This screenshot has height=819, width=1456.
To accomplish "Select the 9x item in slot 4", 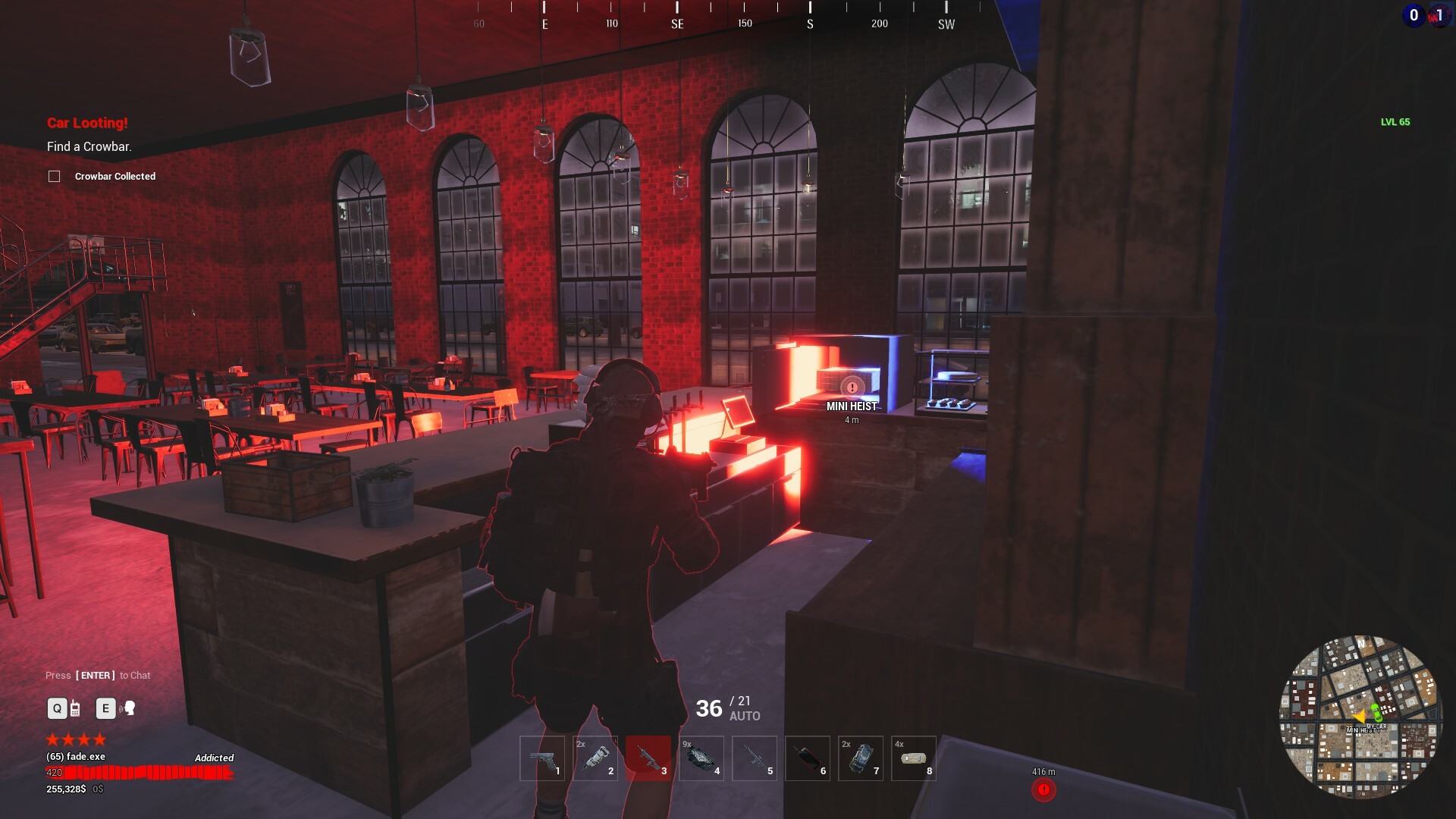I will pos(701,758).
